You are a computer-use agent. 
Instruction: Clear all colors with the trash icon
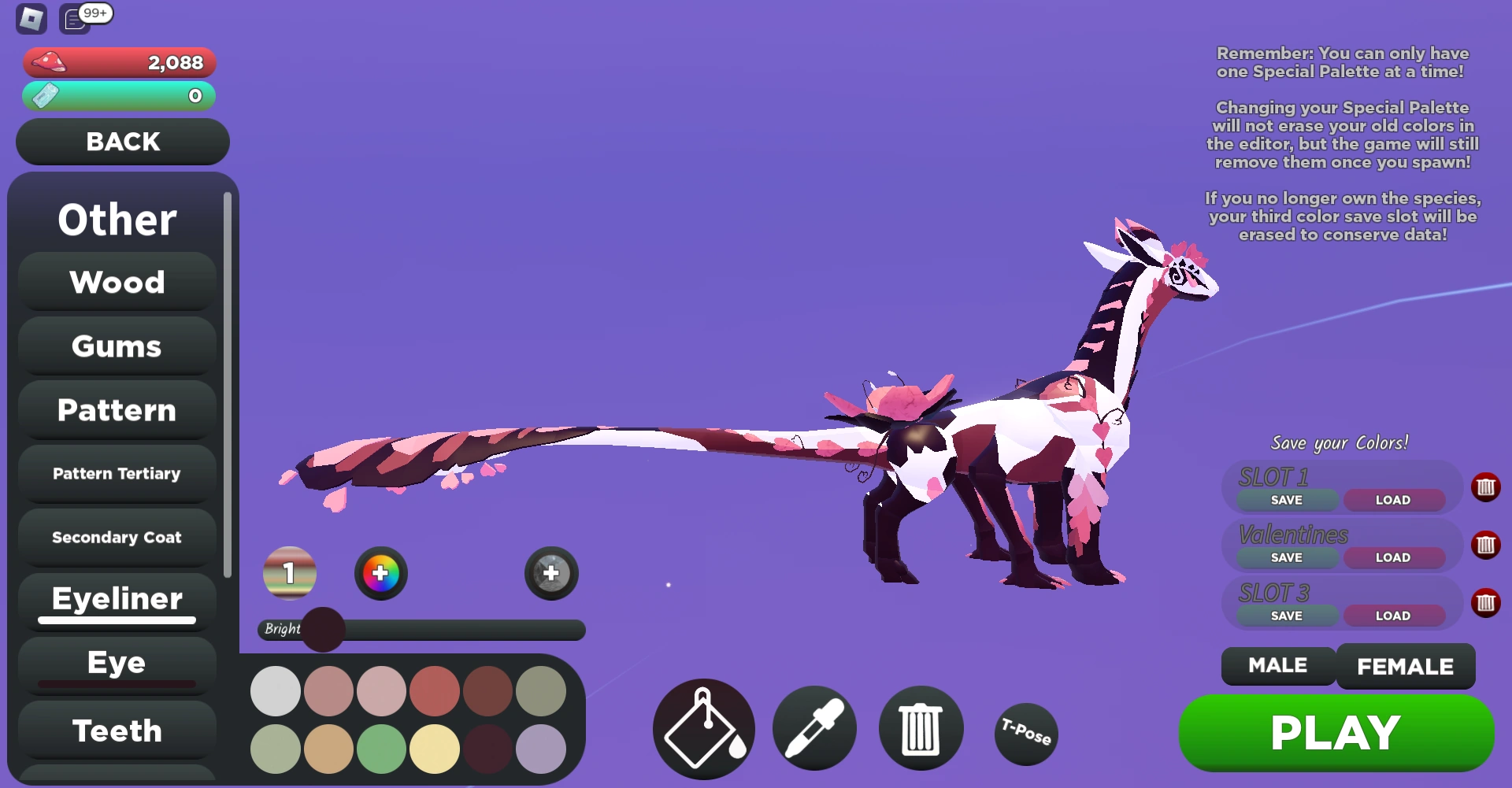(921, 729)
